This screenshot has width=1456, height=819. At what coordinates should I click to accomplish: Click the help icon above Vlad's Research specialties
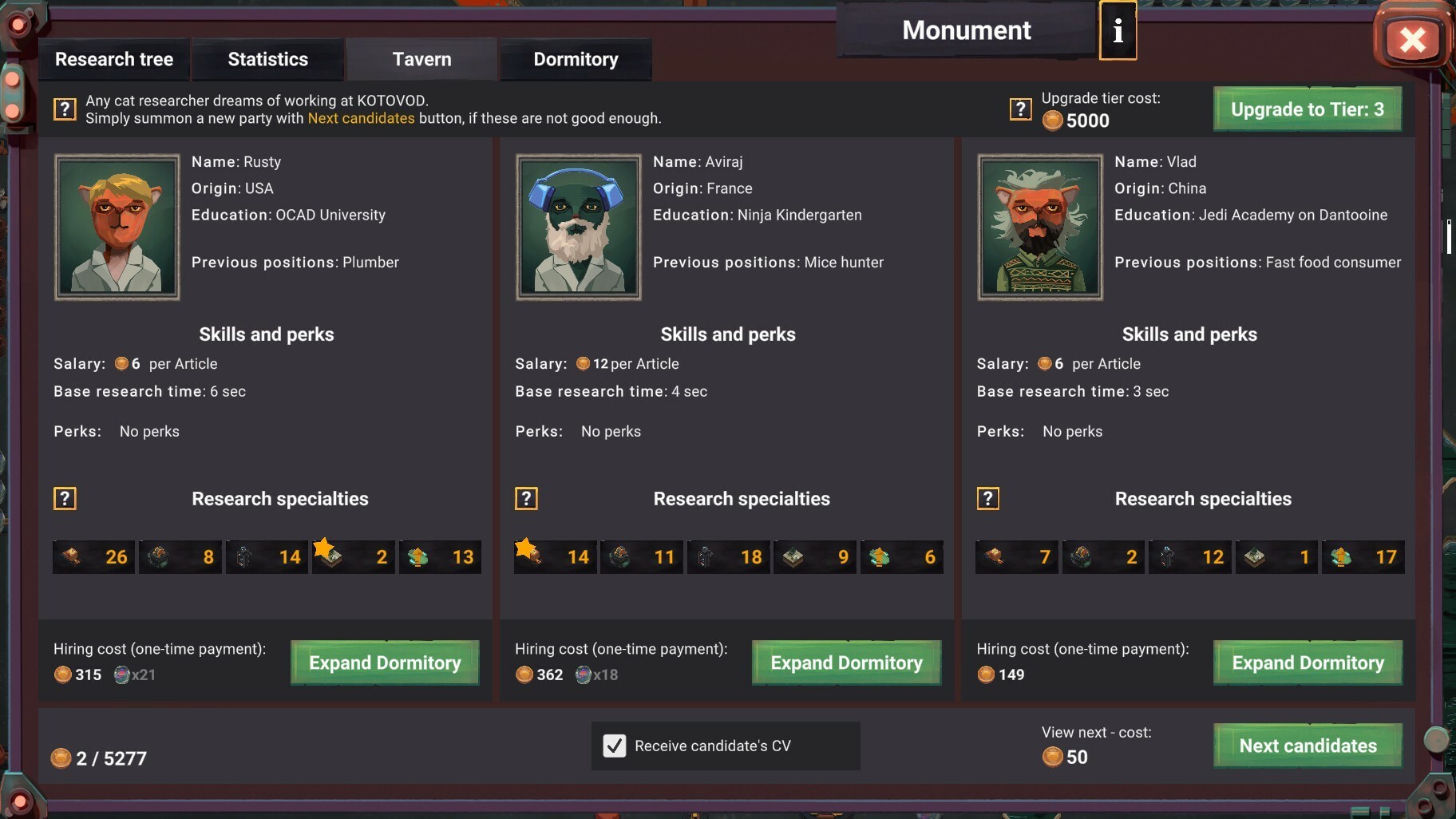(988, 498)
